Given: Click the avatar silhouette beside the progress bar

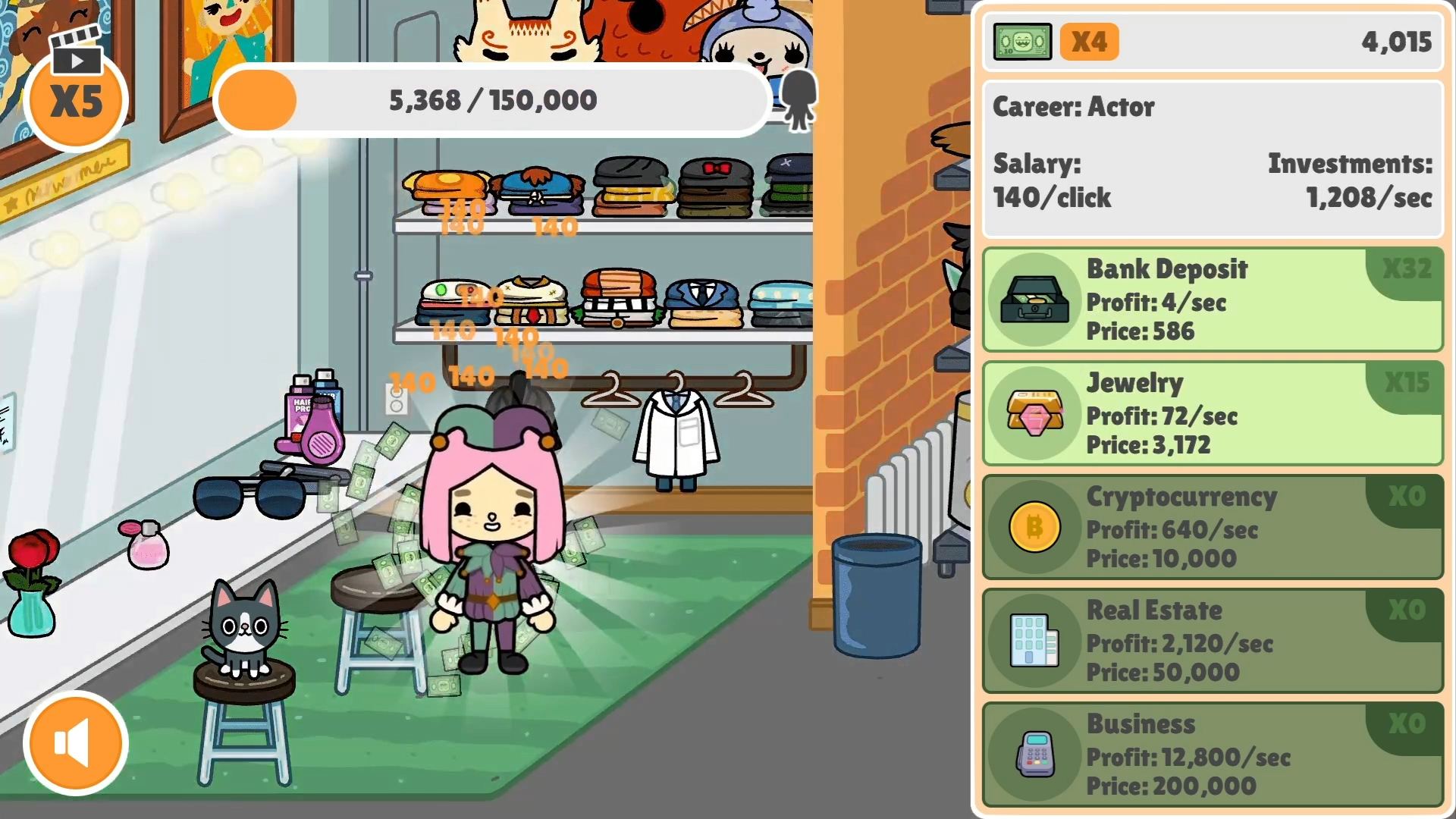Looking at the screenshot, I should [799, 101].
